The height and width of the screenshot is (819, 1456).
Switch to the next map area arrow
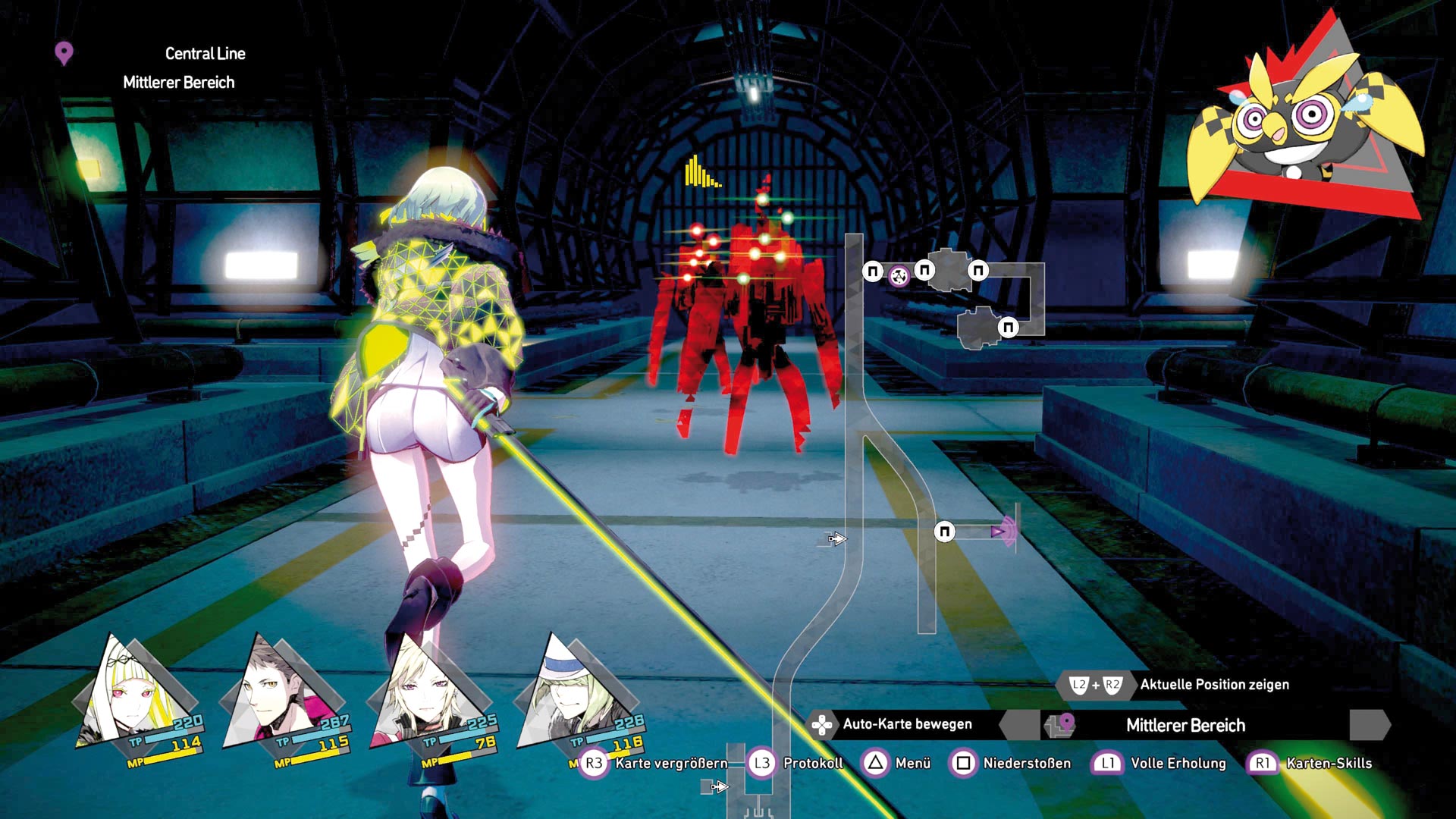tap(1370, 726)
